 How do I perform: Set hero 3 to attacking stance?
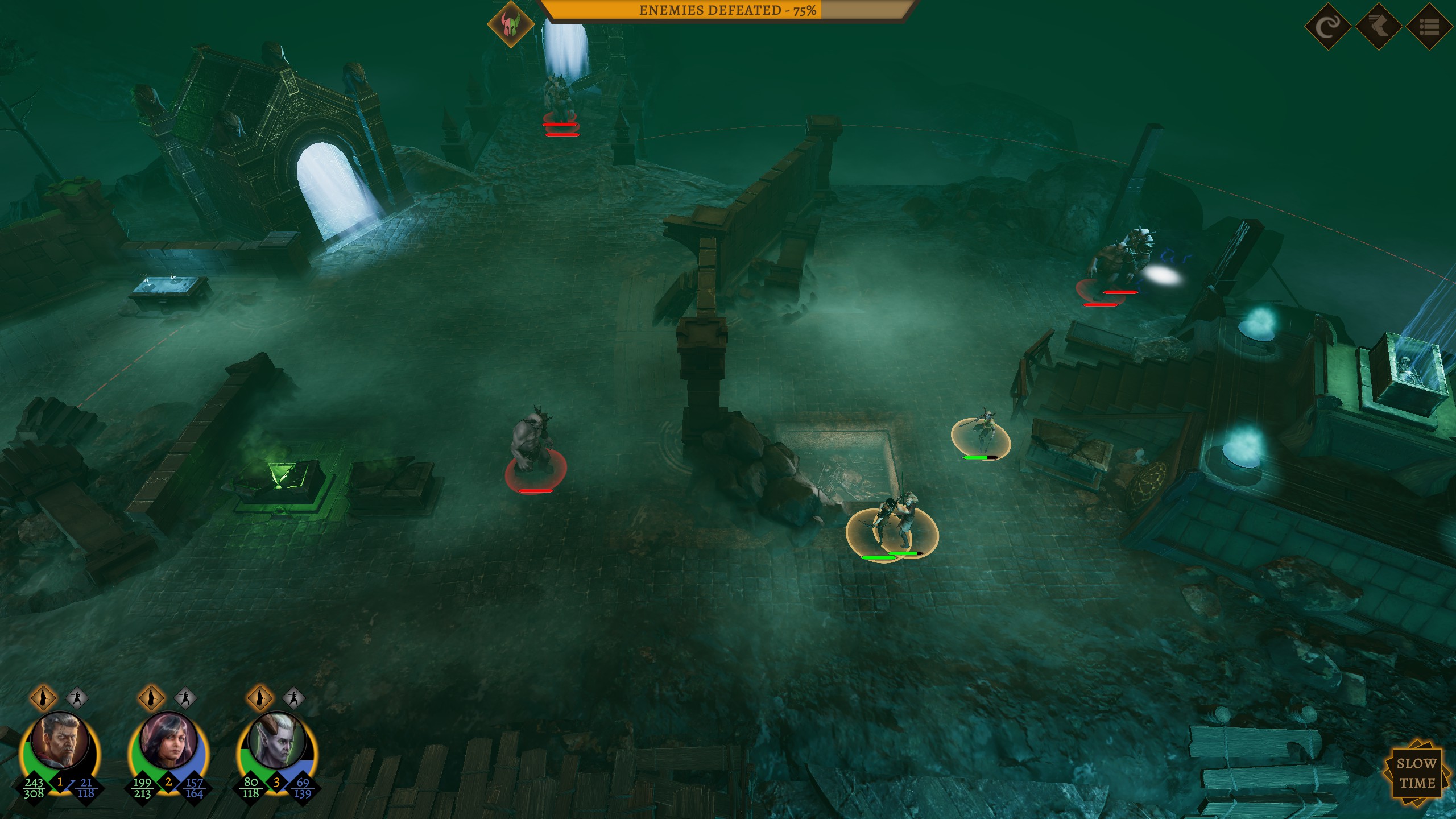(x=293, y=697)
